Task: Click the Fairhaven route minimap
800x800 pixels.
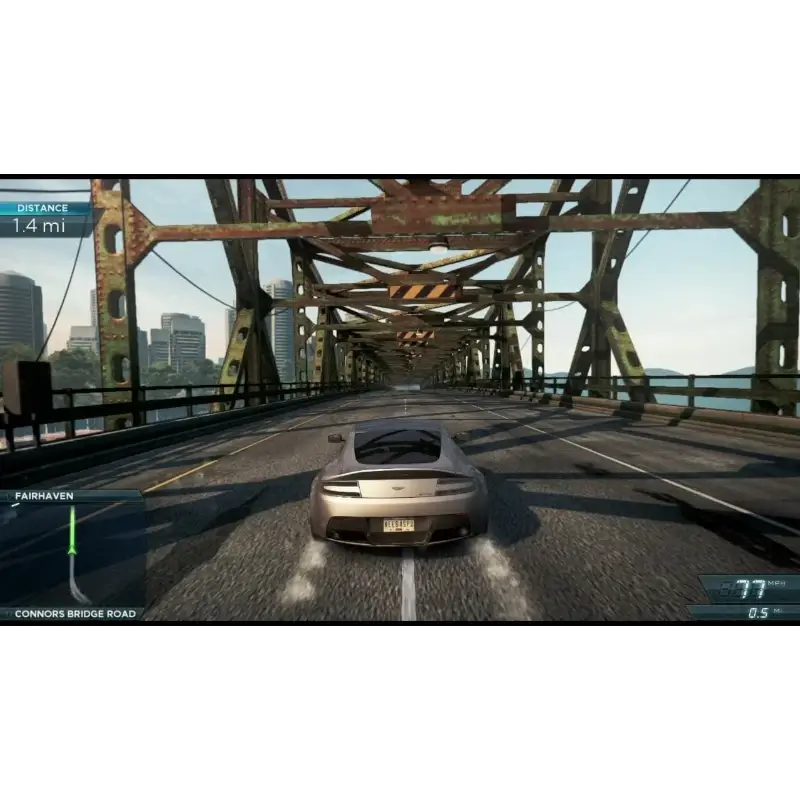Action: pos(72,554)
